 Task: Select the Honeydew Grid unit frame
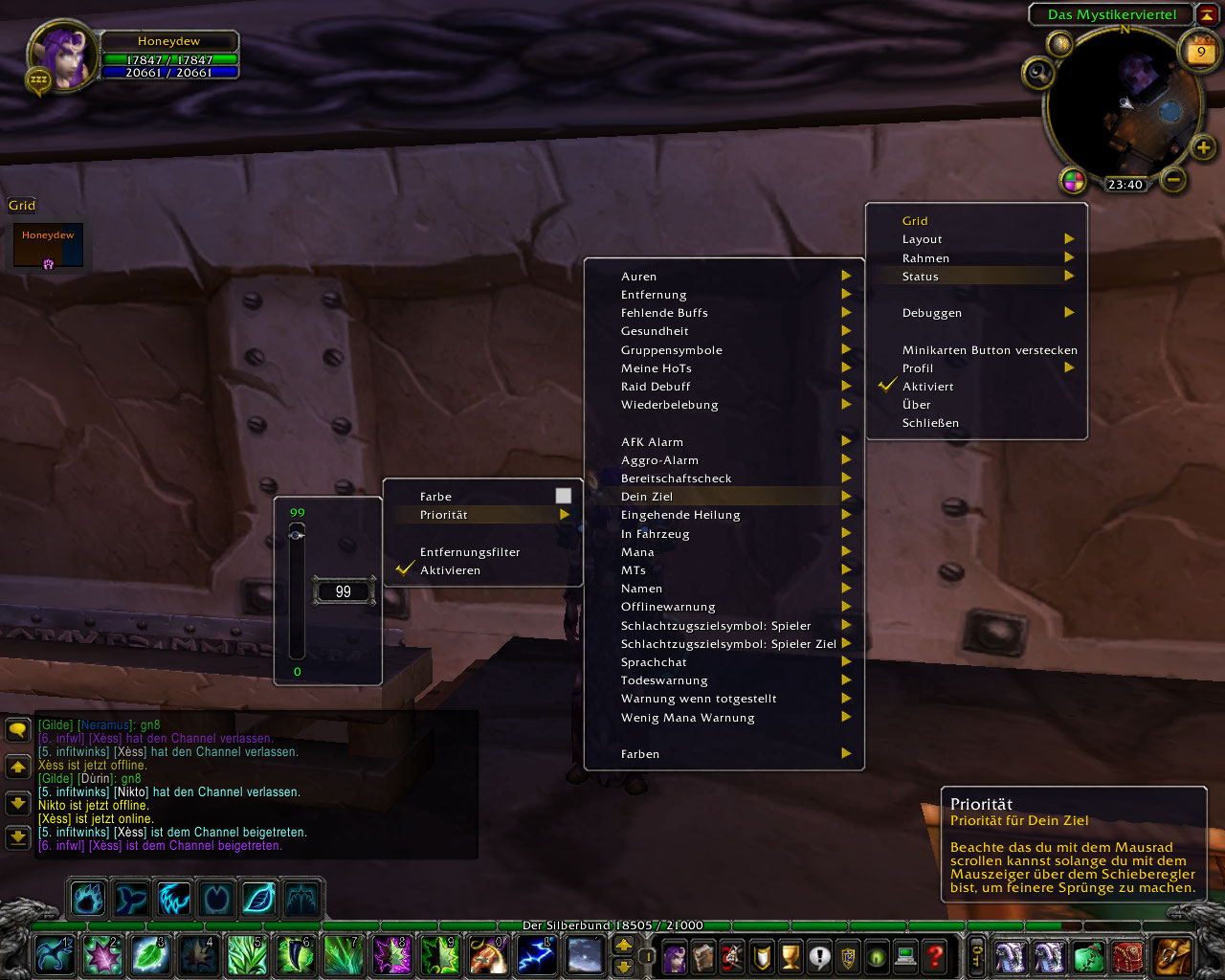click(48, 246)
